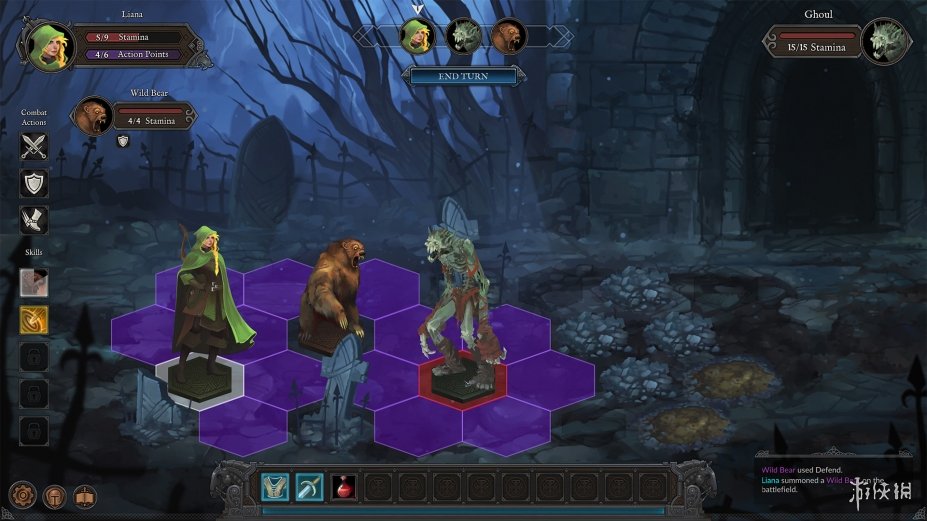Image resolution: width=927 pixels, height=521 pixels.
Task: Use the first skill with the pale portrait
Action: click(35, 282)
